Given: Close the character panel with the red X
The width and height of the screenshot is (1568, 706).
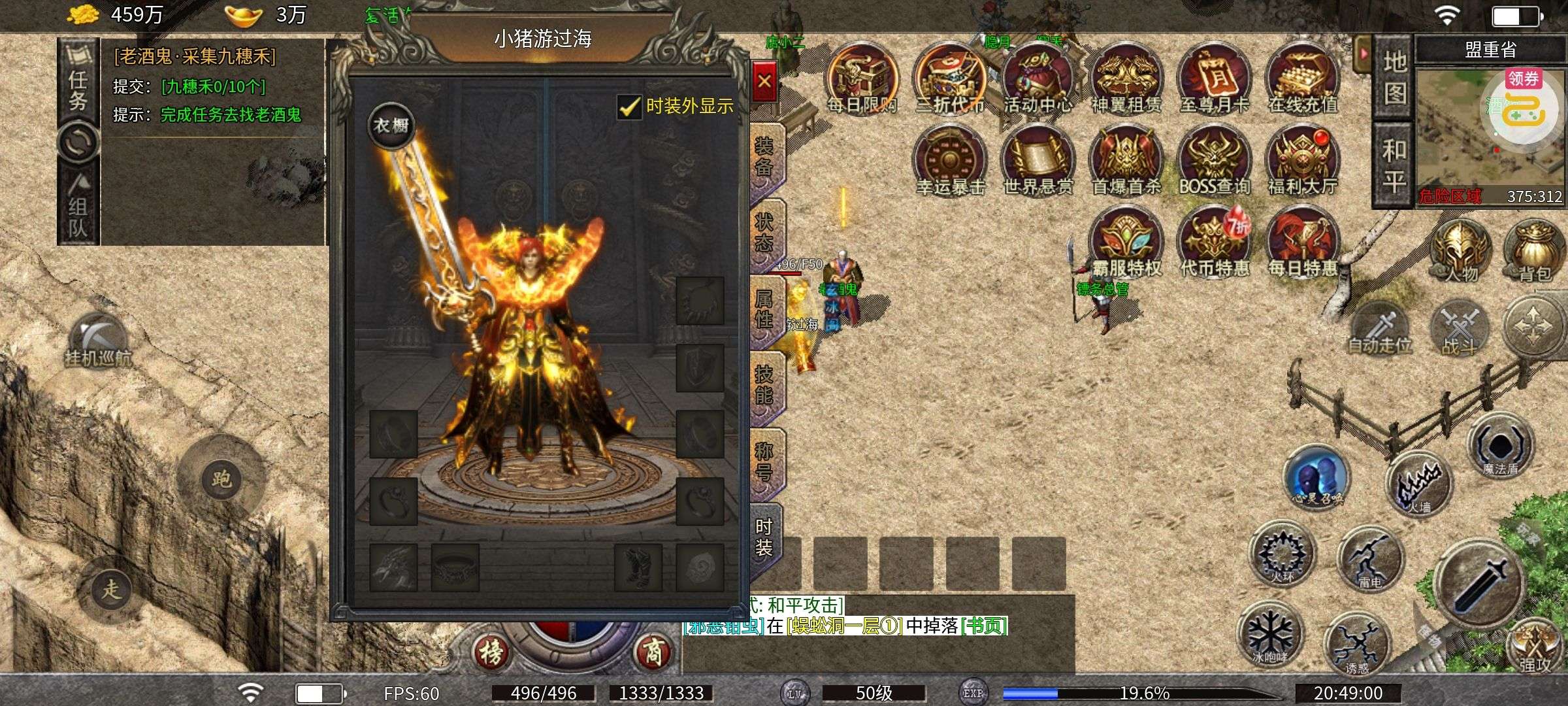Looking at the screenshot, I should (764, 82).
